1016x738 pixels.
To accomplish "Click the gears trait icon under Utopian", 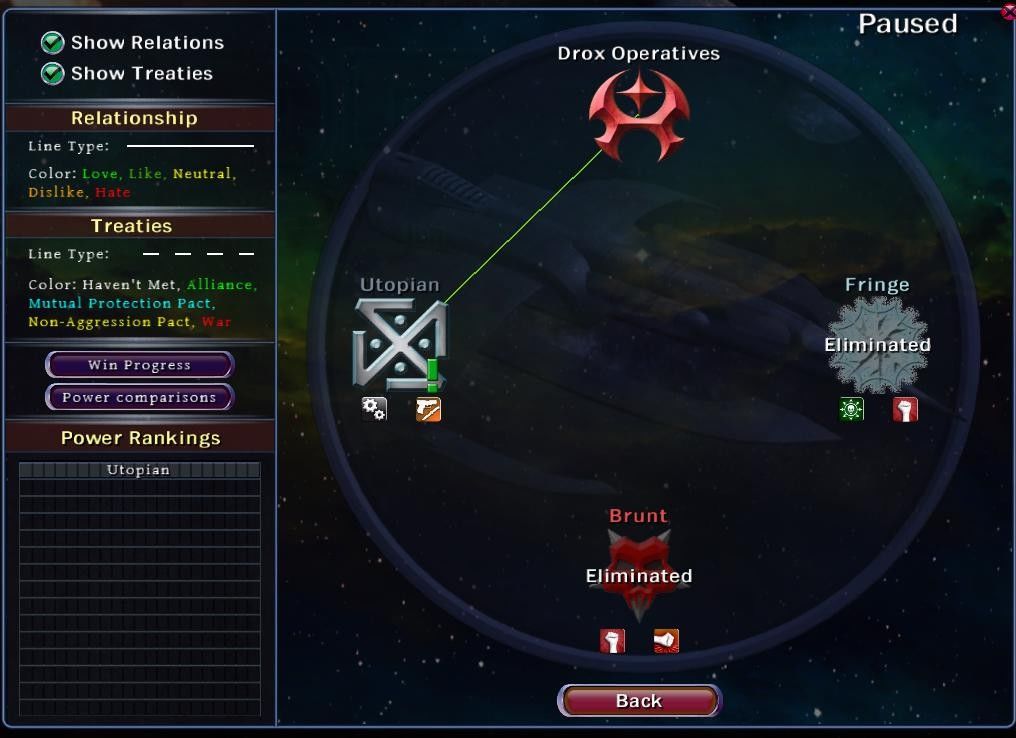I will coord(374,409).
